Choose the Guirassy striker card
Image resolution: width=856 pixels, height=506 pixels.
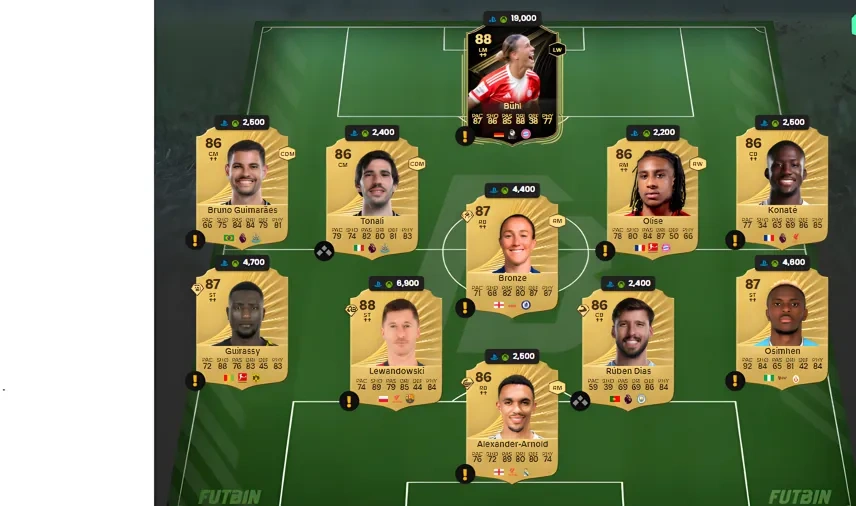coord(242,326)
